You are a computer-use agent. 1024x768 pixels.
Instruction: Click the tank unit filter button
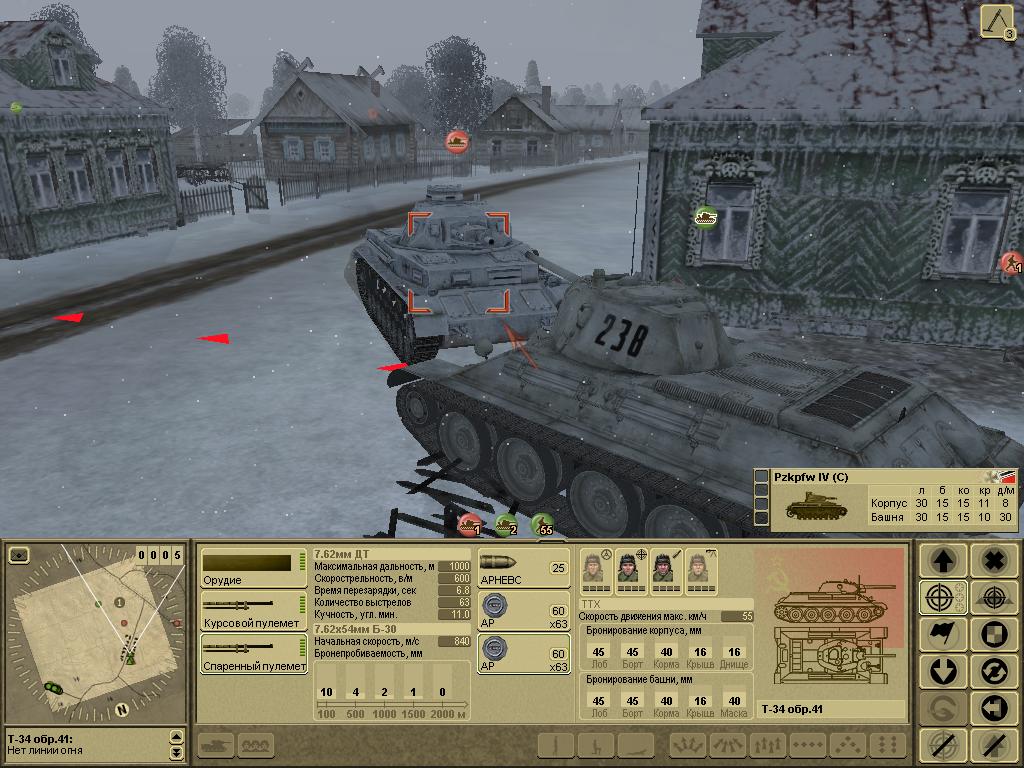click(216, 745)
